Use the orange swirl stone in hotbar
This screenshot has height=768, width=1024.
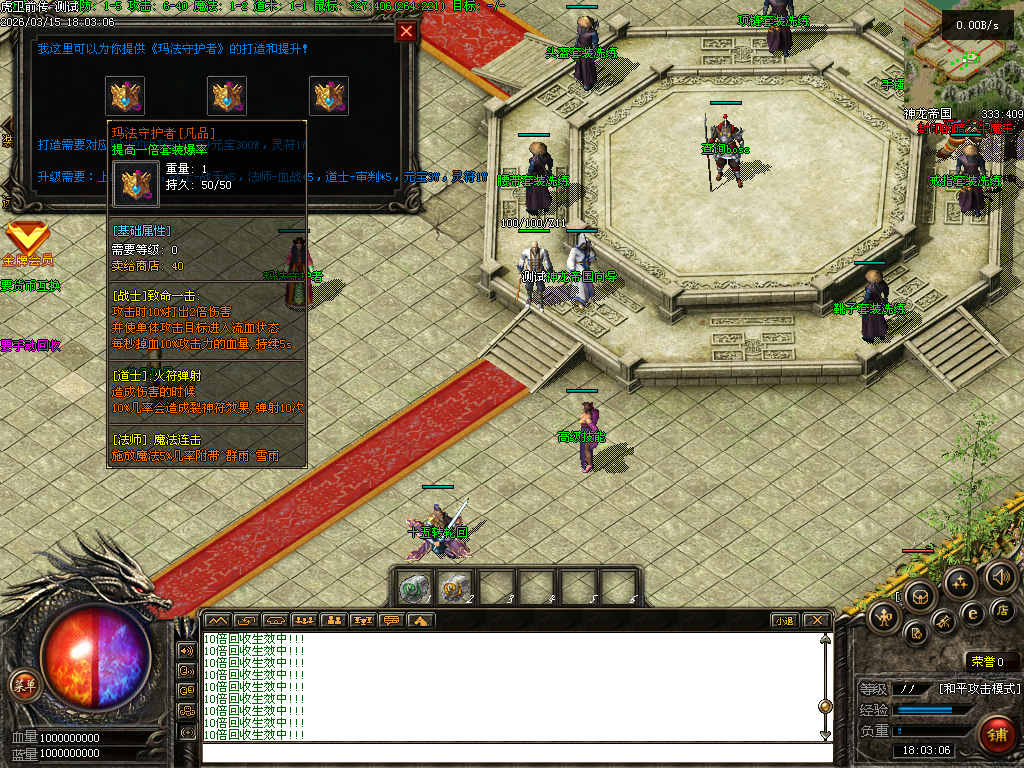[x=455, y=588]
